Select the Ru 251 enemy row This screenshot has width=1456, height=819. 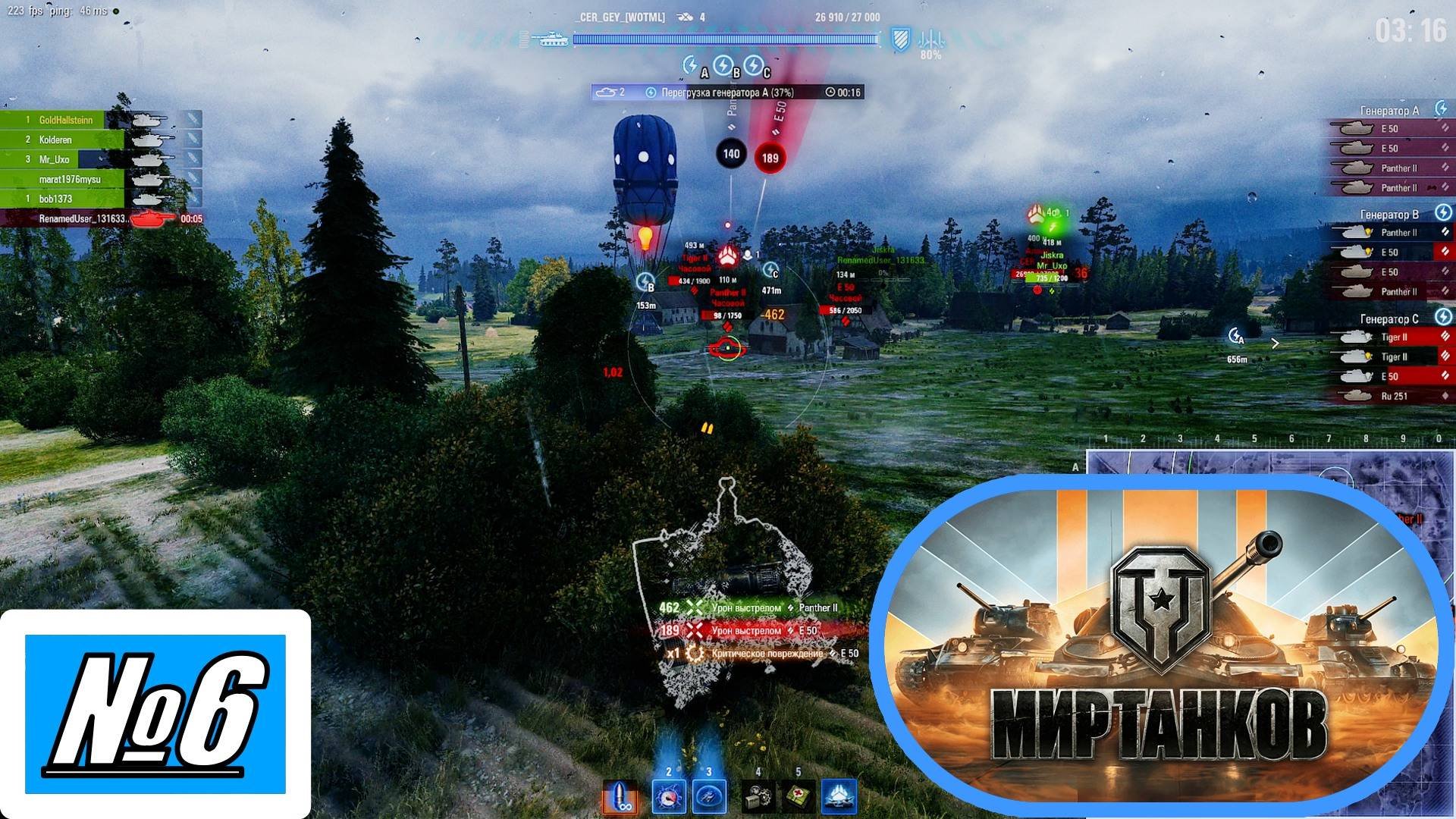1393,396
